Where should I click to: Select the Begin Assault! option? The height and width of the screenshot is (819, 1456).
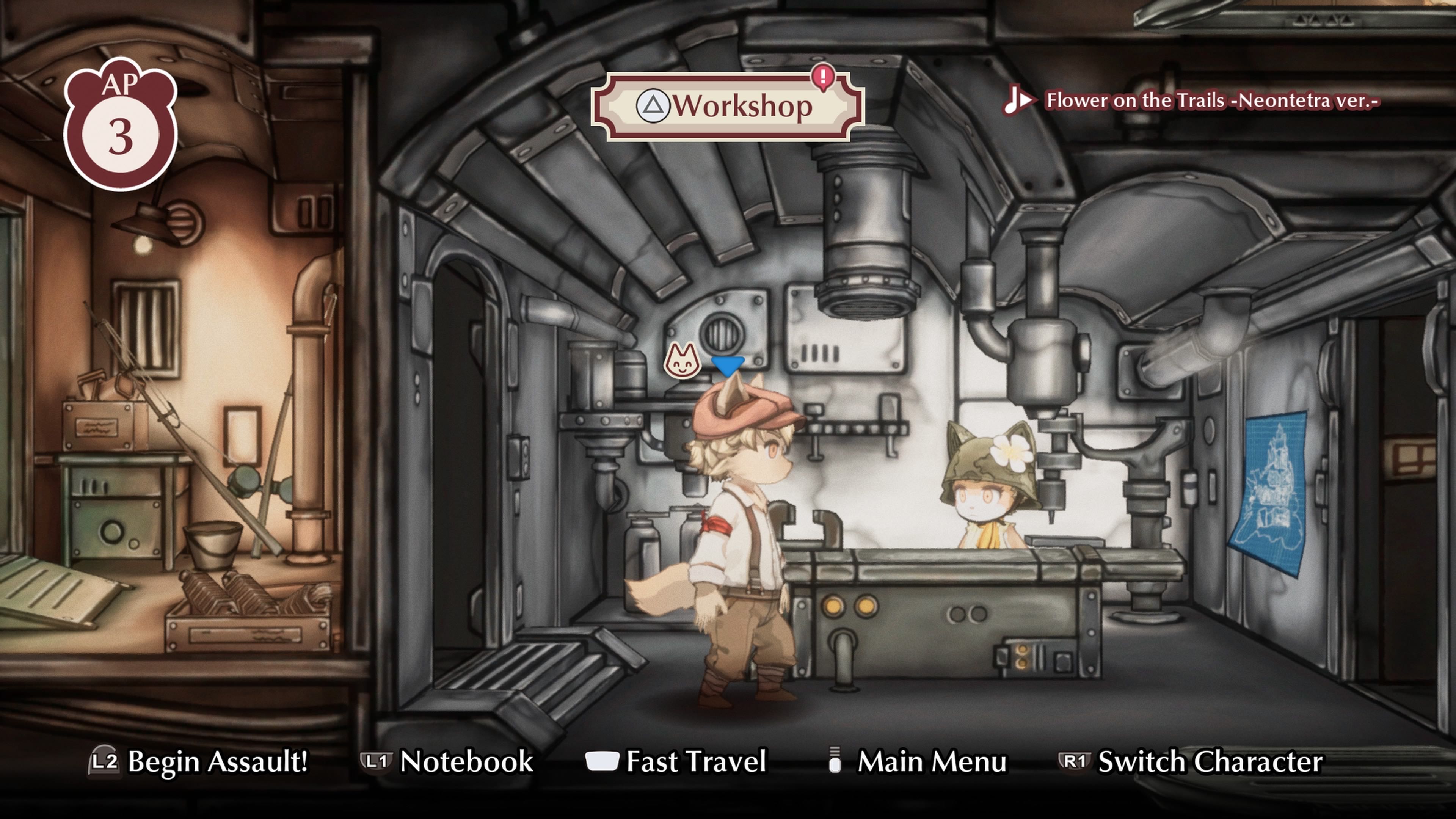198,761
